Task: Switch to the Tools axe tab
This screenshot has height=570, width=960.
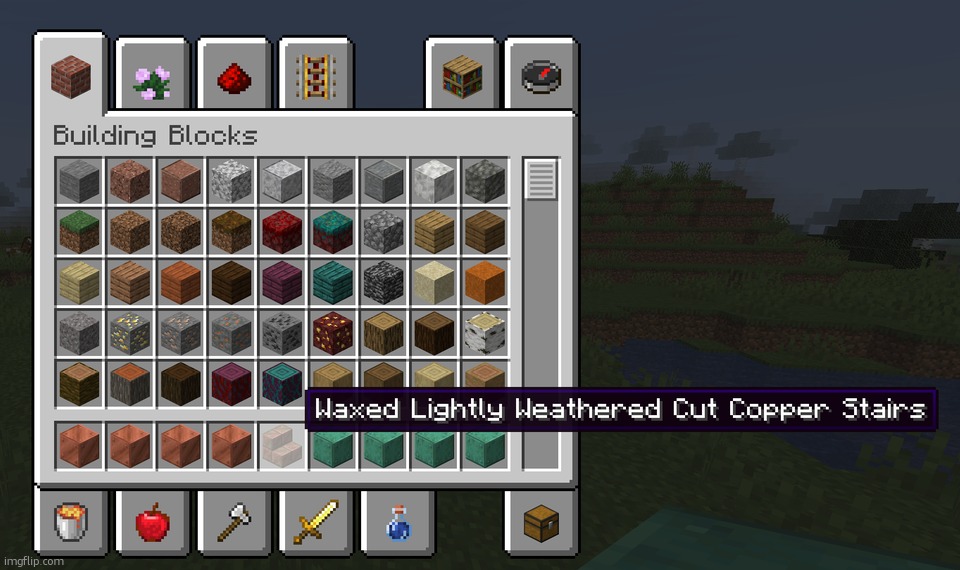Action: 234,522
